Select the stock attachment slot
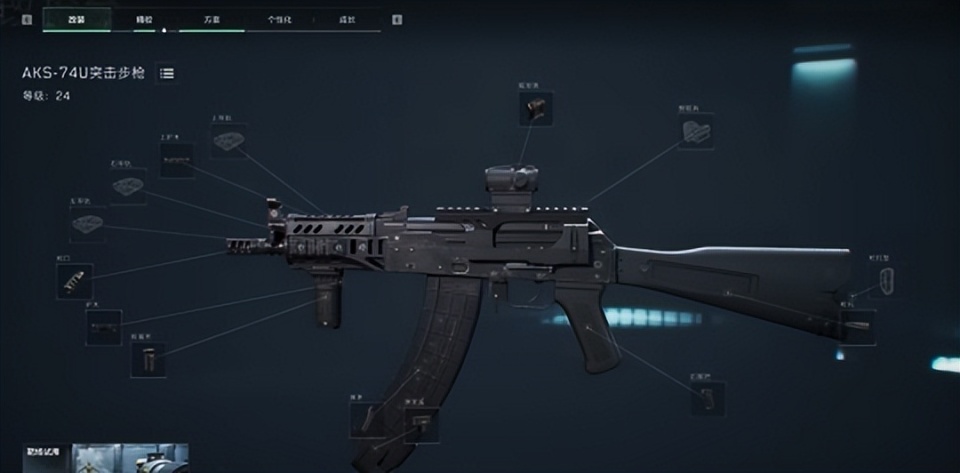Screen dimensions: 960x473 (x=858, y=327)
